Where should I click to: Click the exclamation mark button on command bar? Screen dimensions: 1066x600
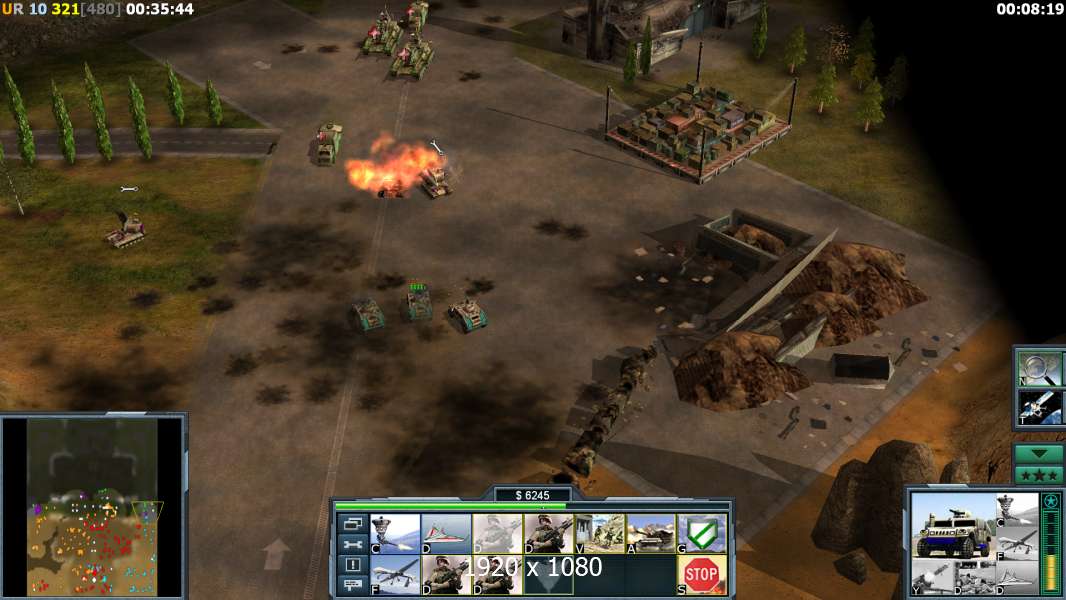352,565
